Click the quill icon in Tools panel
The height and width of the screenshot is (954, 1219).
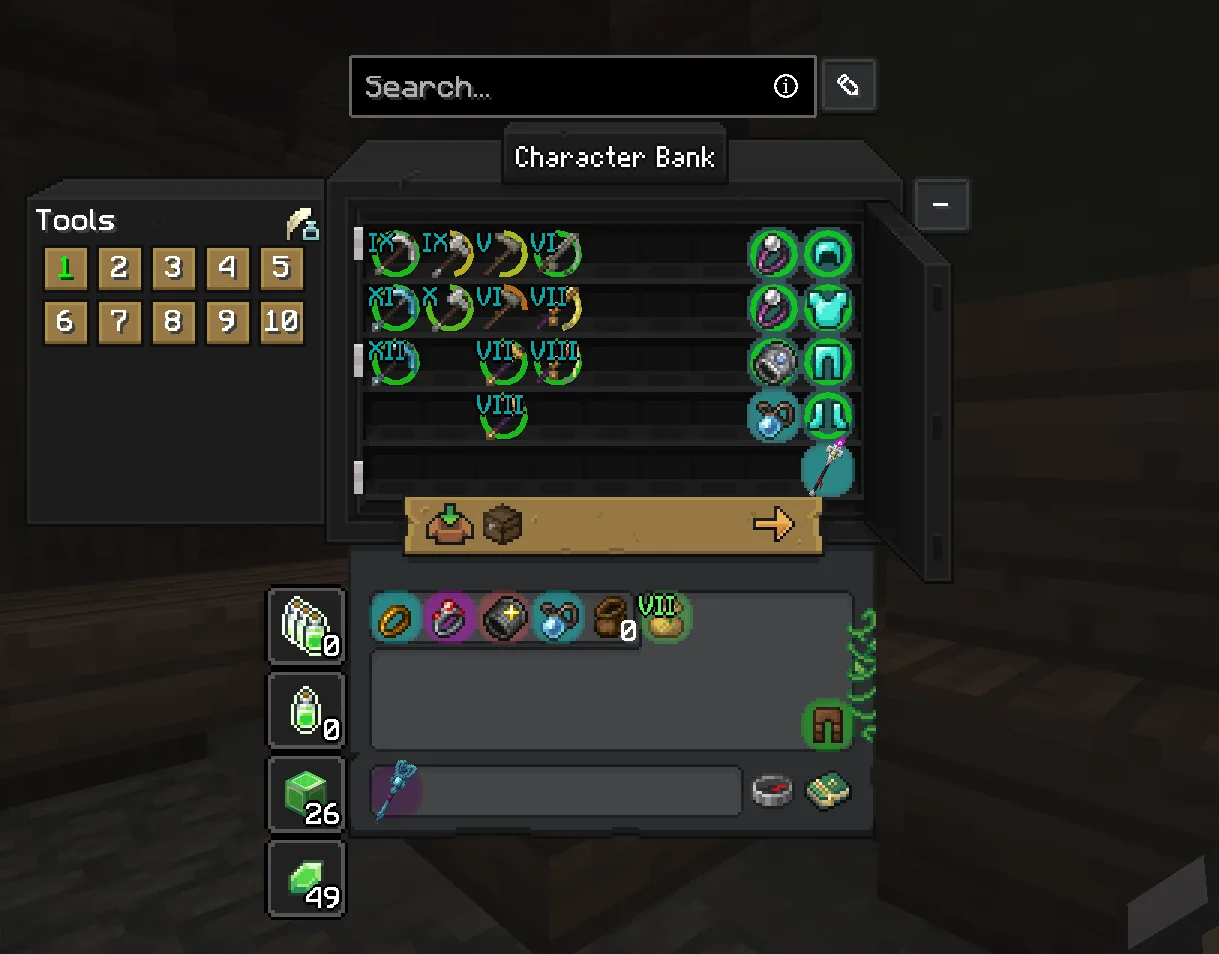tap(302, 224)
